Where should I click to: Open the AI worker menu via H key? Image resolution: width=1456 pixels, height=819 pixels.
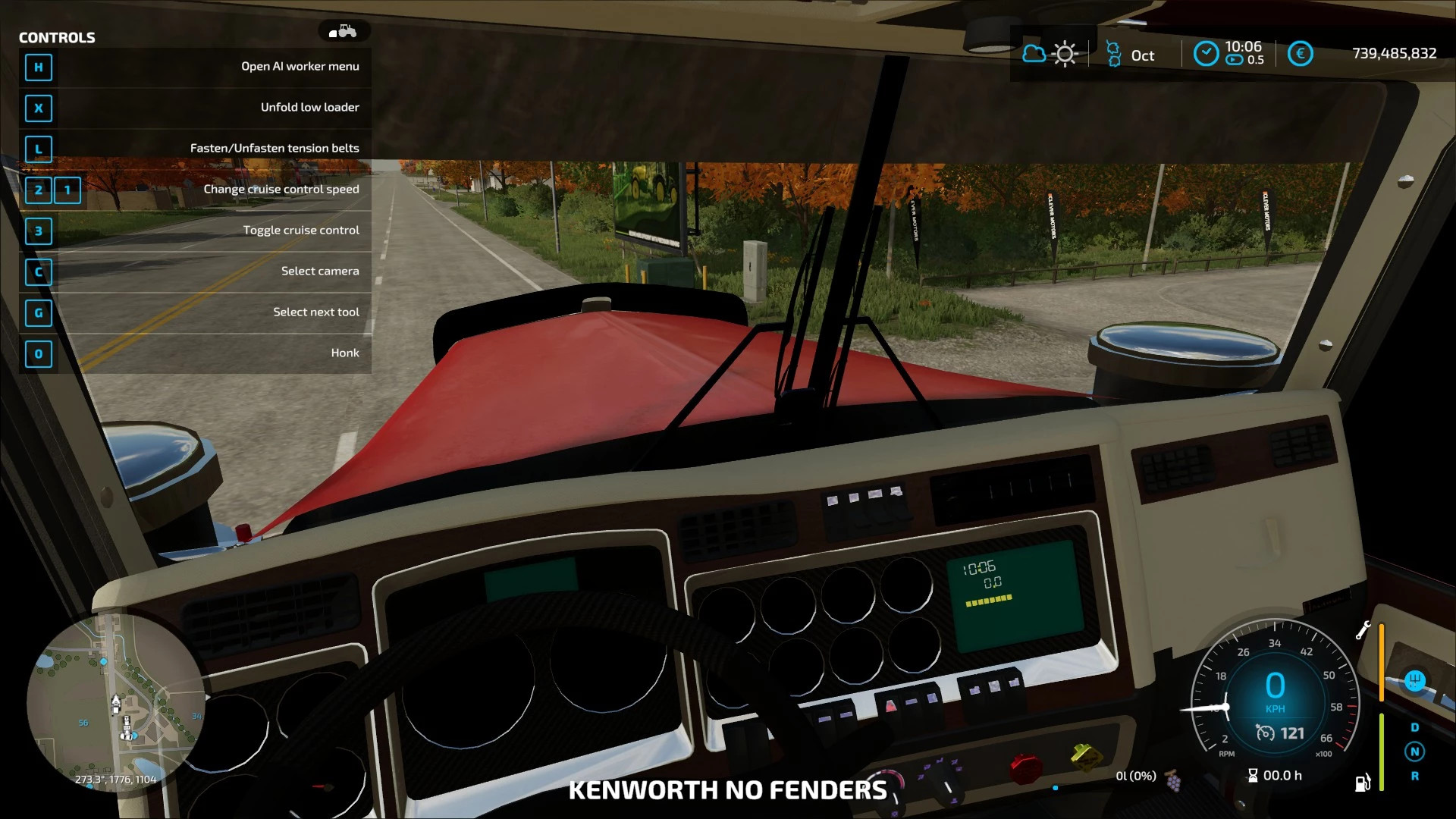coord(39,67)
